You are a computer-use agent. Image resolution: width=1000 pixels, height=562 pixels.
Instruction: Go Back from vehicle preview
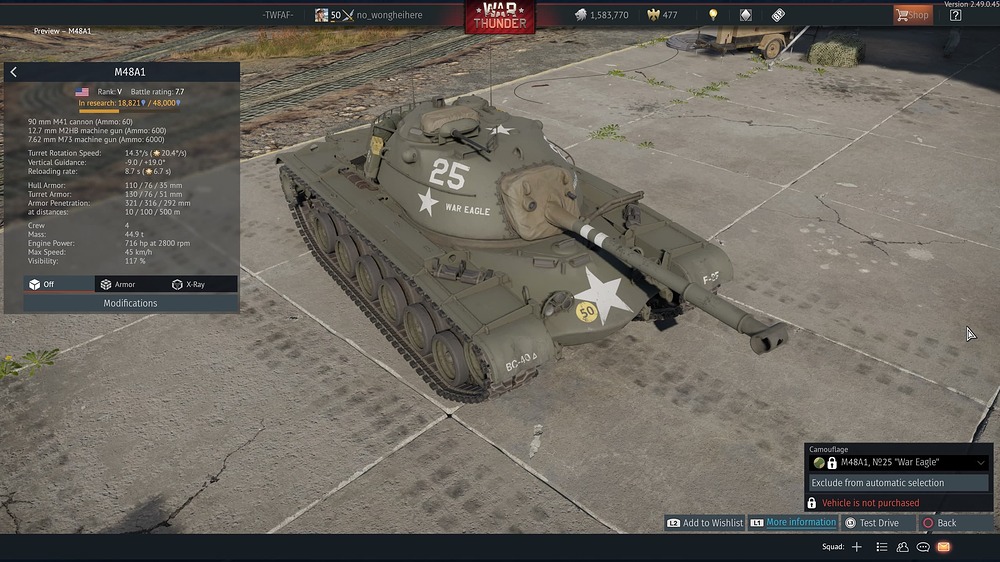945,523
